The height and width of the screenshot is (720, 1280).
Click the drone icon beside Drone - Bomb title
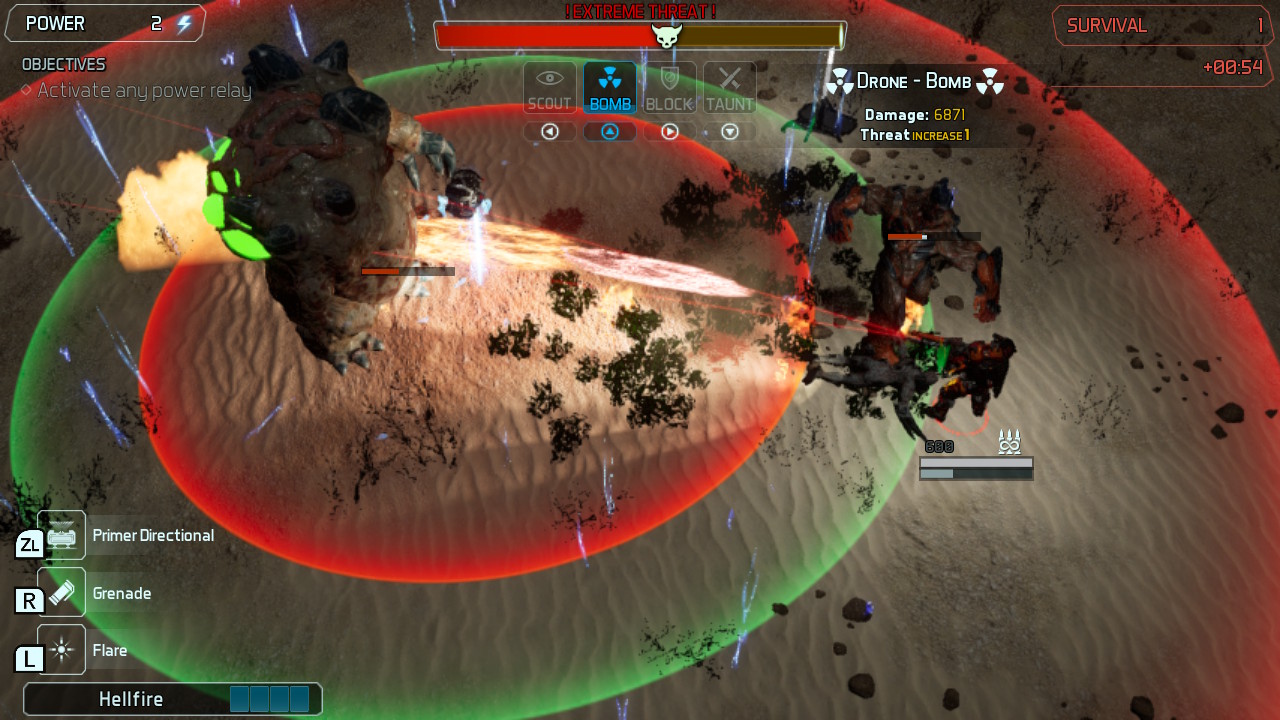coord(838,80)
